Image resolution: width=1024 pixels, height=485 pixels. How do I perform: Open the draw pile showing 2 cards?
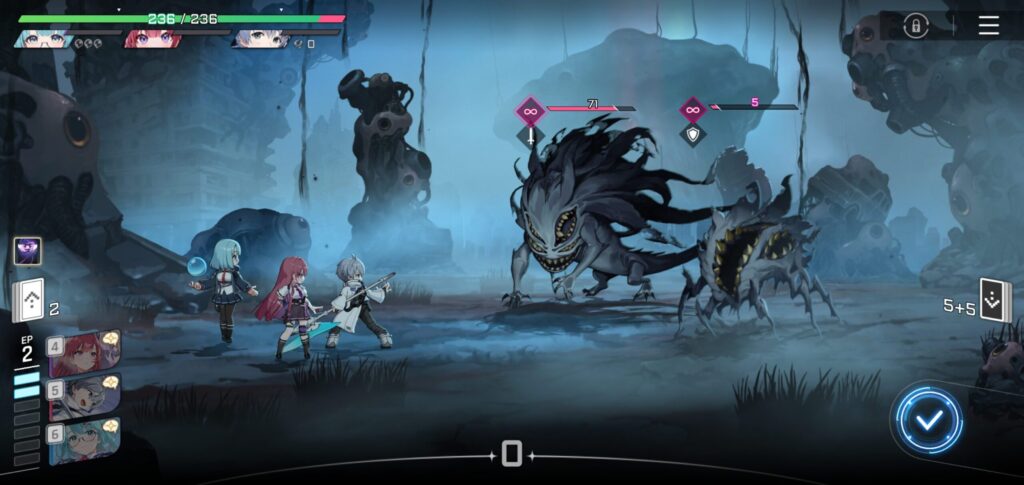[29, 299]
